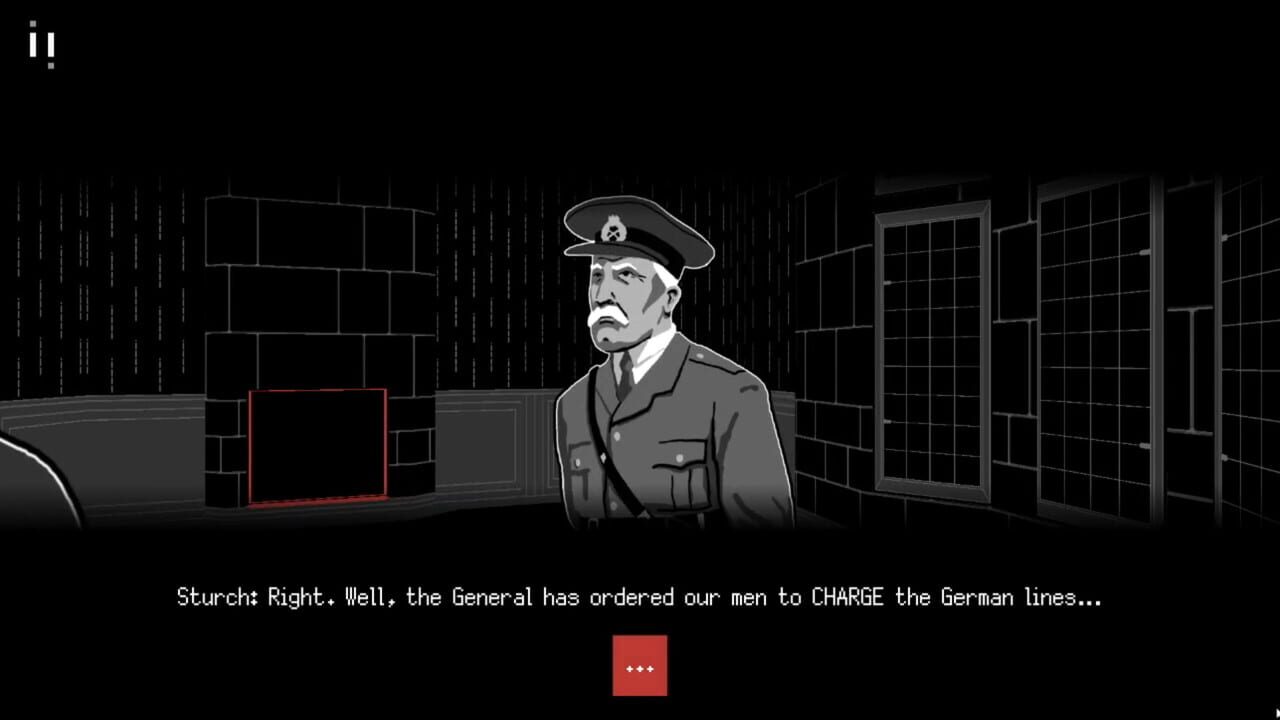Click the pause icon in top-left corner

point(43,44)
